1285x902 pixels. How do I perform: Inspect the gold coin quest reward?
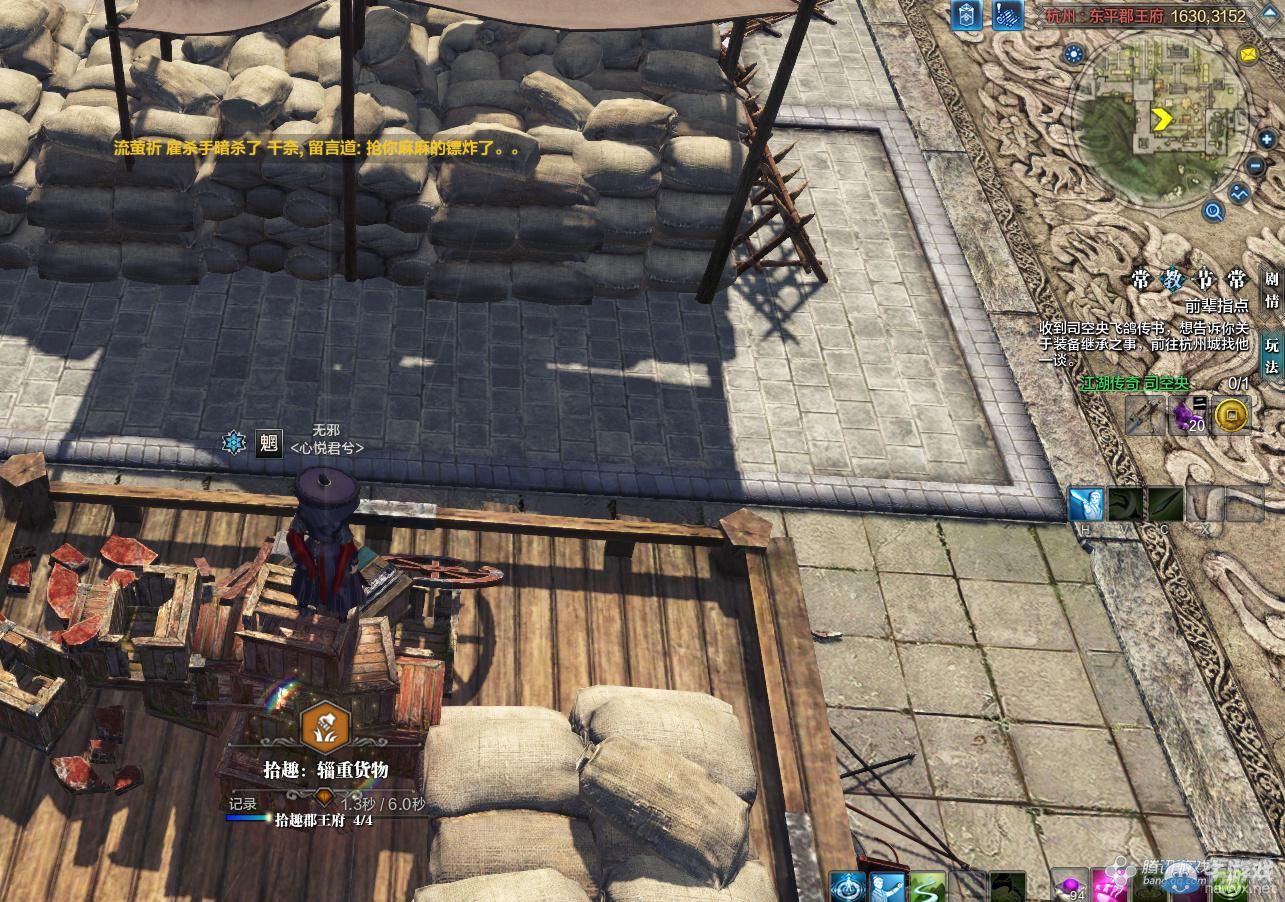pyautogui.click(x=1231, y=413)
